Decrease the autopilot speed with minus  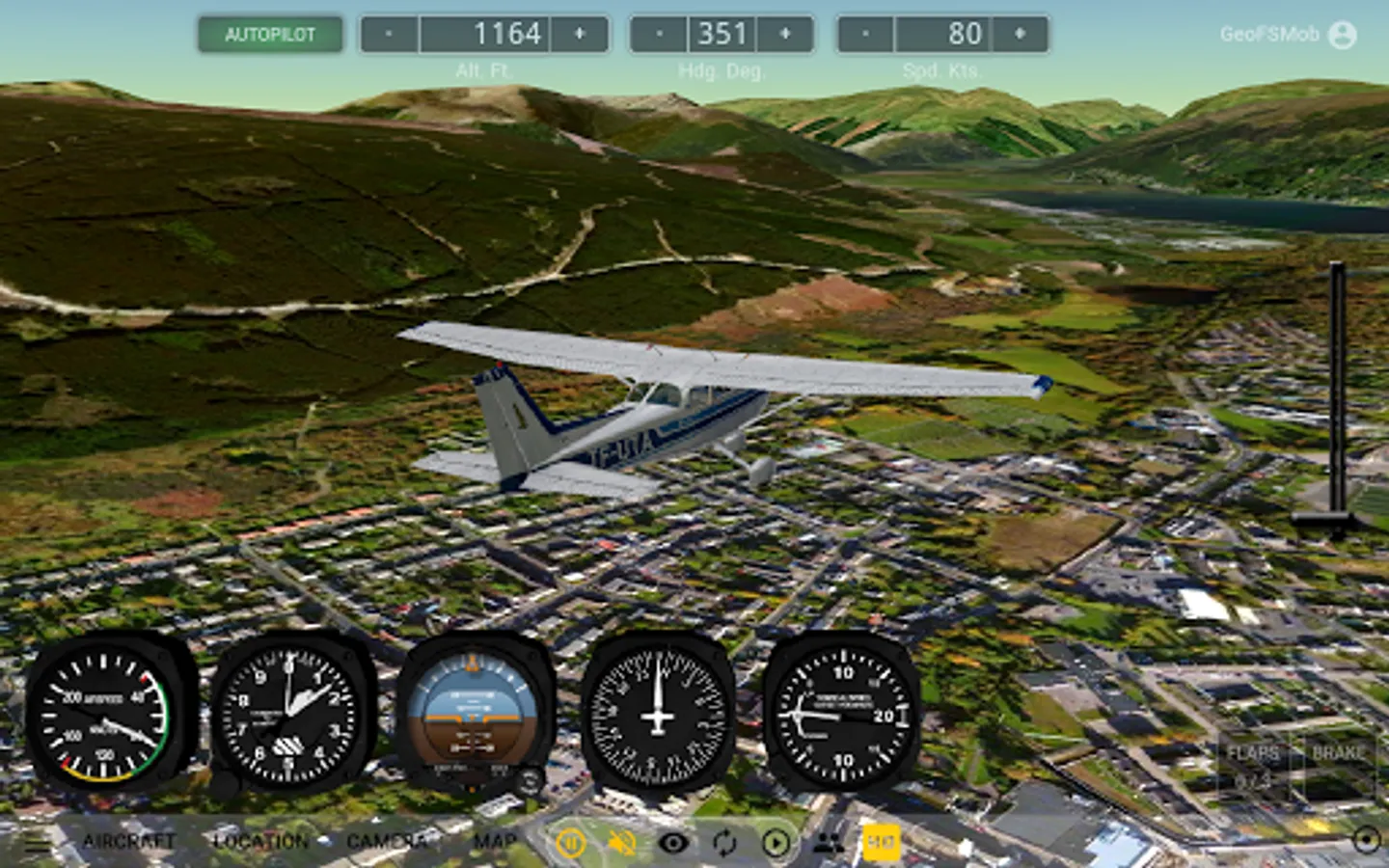tap(865, 35)
